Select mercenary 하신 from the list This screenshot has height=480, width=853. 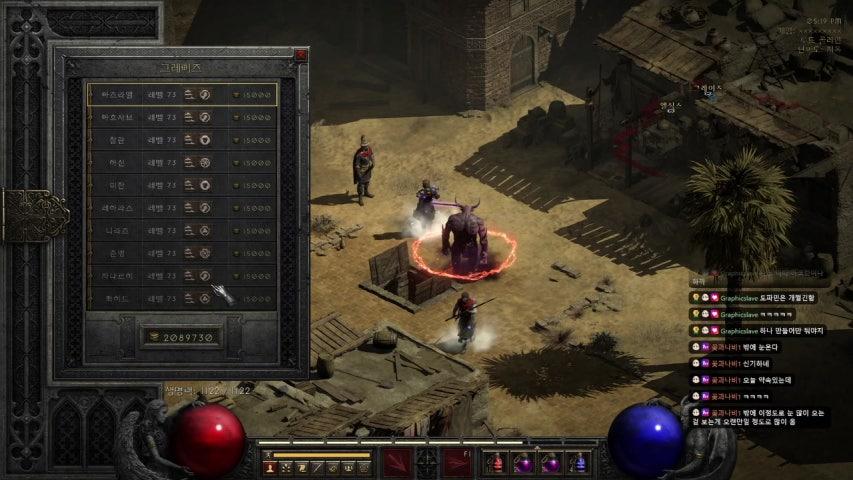[180, 163]
